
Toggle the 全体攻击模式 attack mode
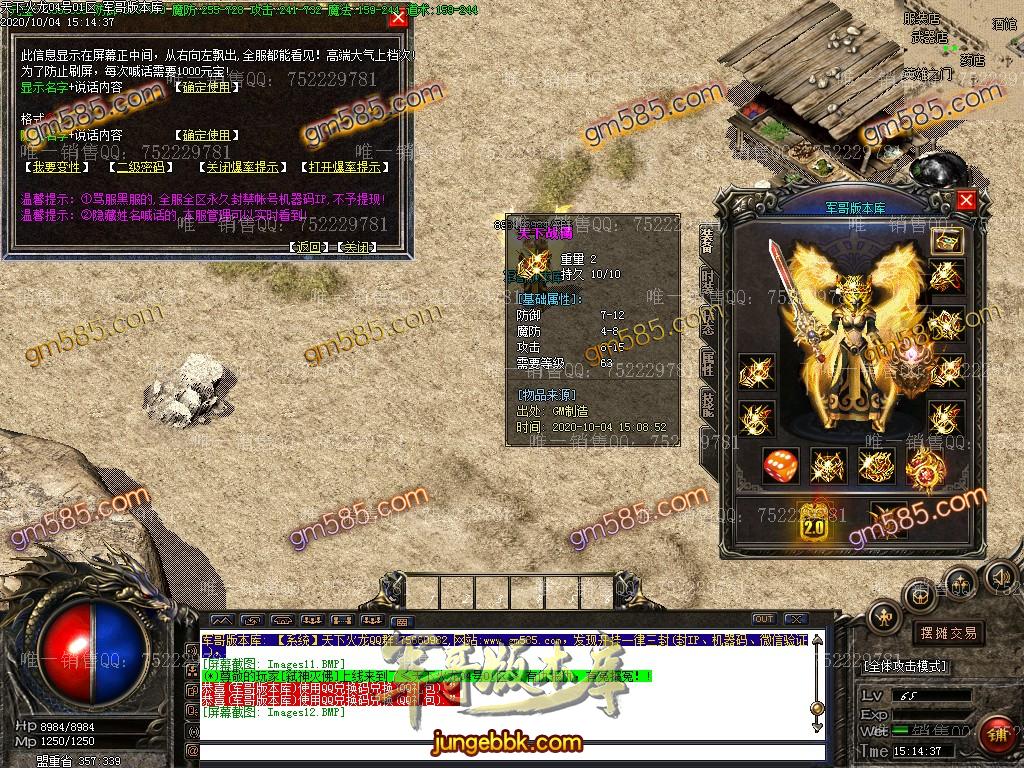(x=905, y=666)
